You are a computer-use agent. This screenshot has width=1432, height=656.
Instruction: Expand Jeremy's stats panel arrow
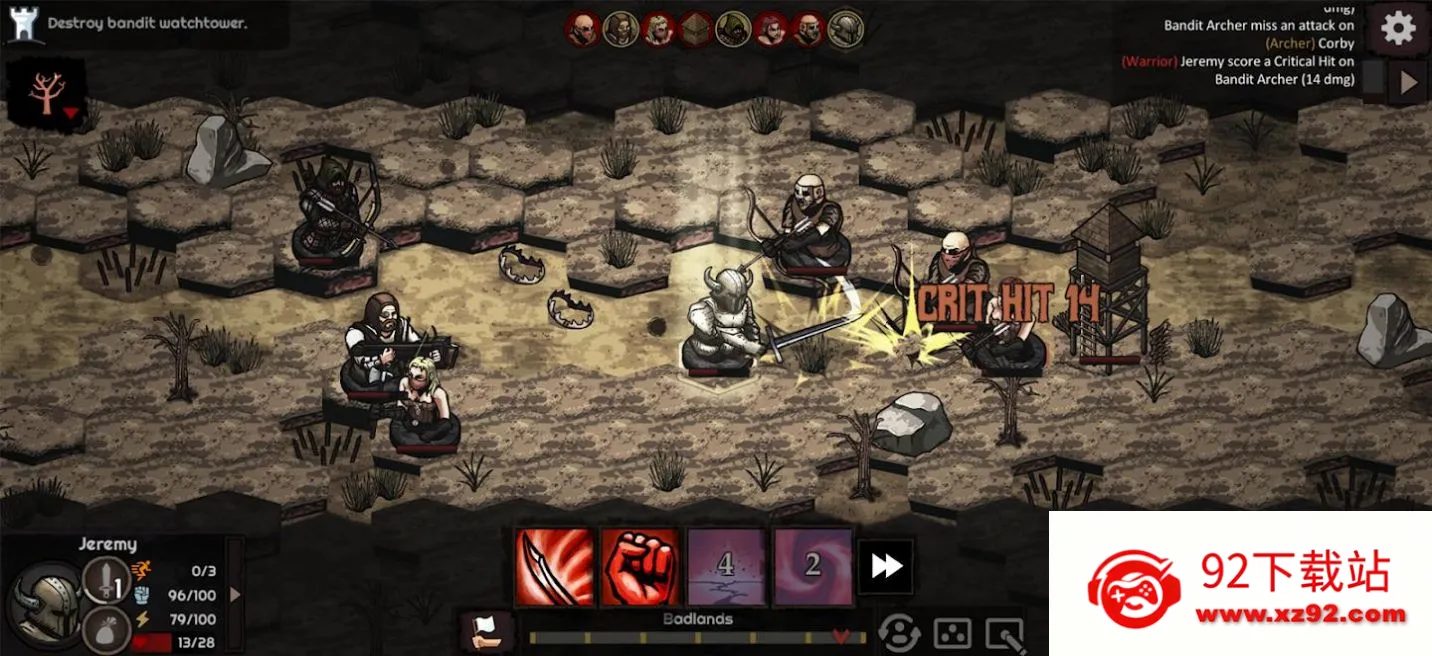(236, 595)
